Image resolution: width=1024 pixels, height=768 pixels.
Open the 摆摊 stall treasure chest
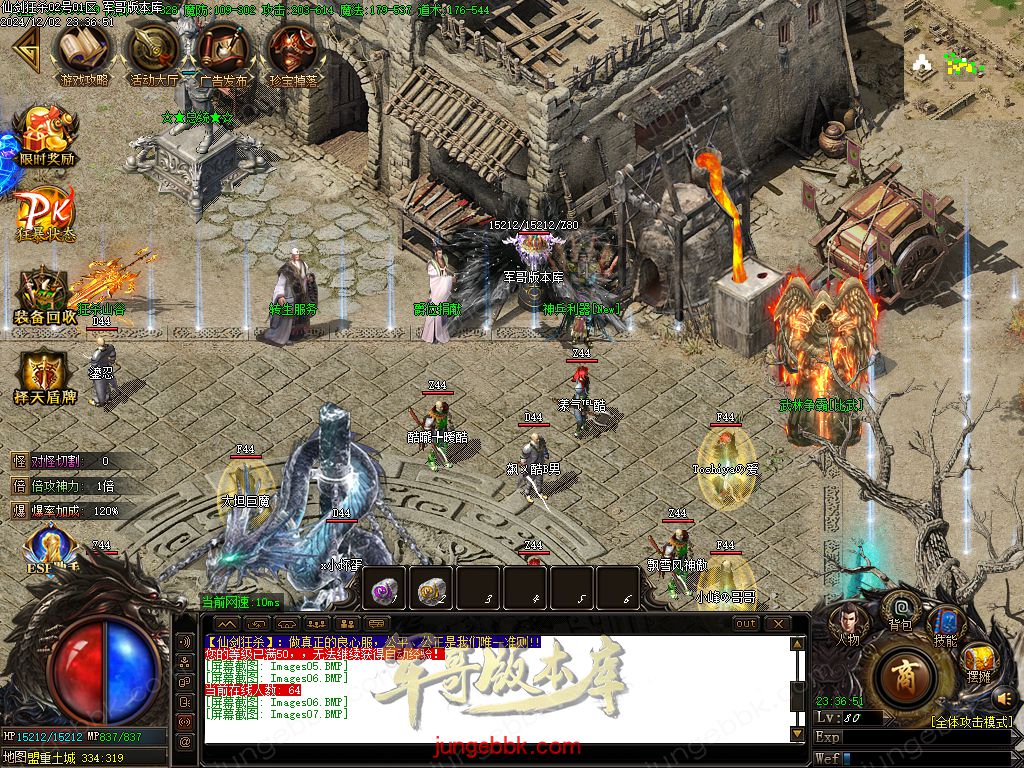977,660
